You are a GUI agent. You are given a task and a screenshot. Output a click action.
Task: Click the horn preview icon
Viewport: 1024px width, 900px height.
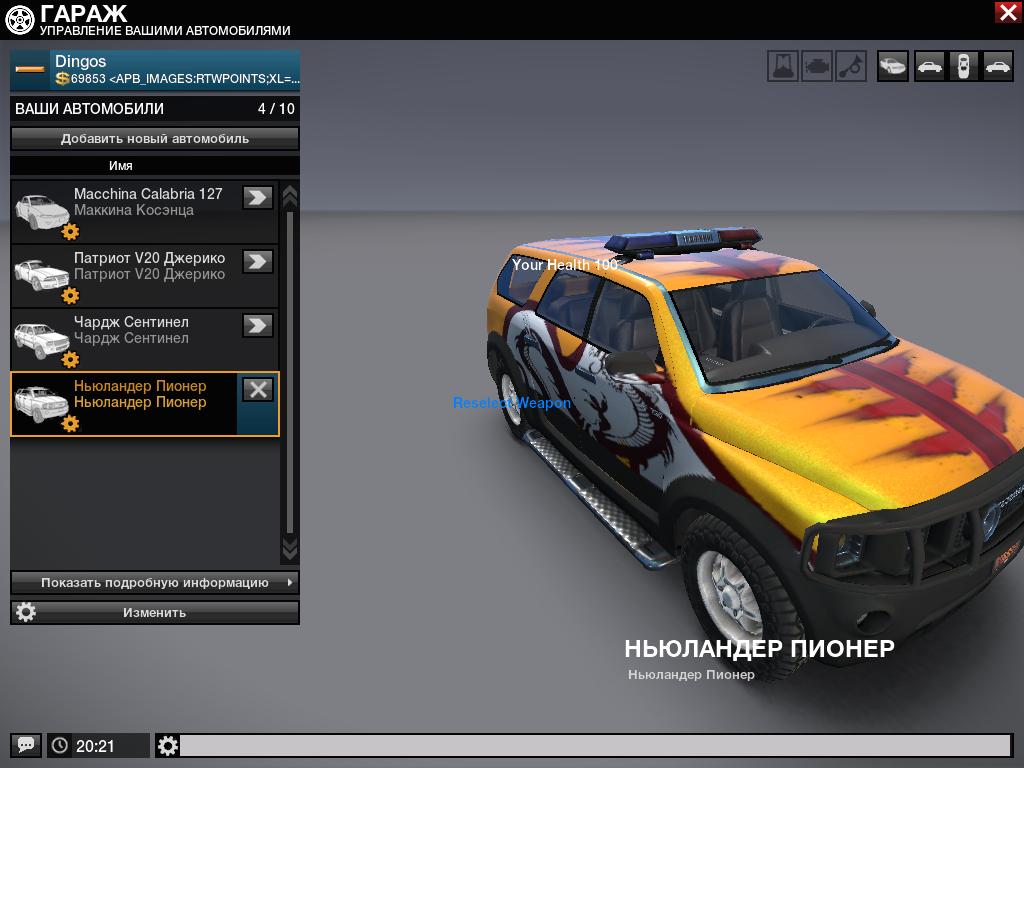click(x=851, y=66)
